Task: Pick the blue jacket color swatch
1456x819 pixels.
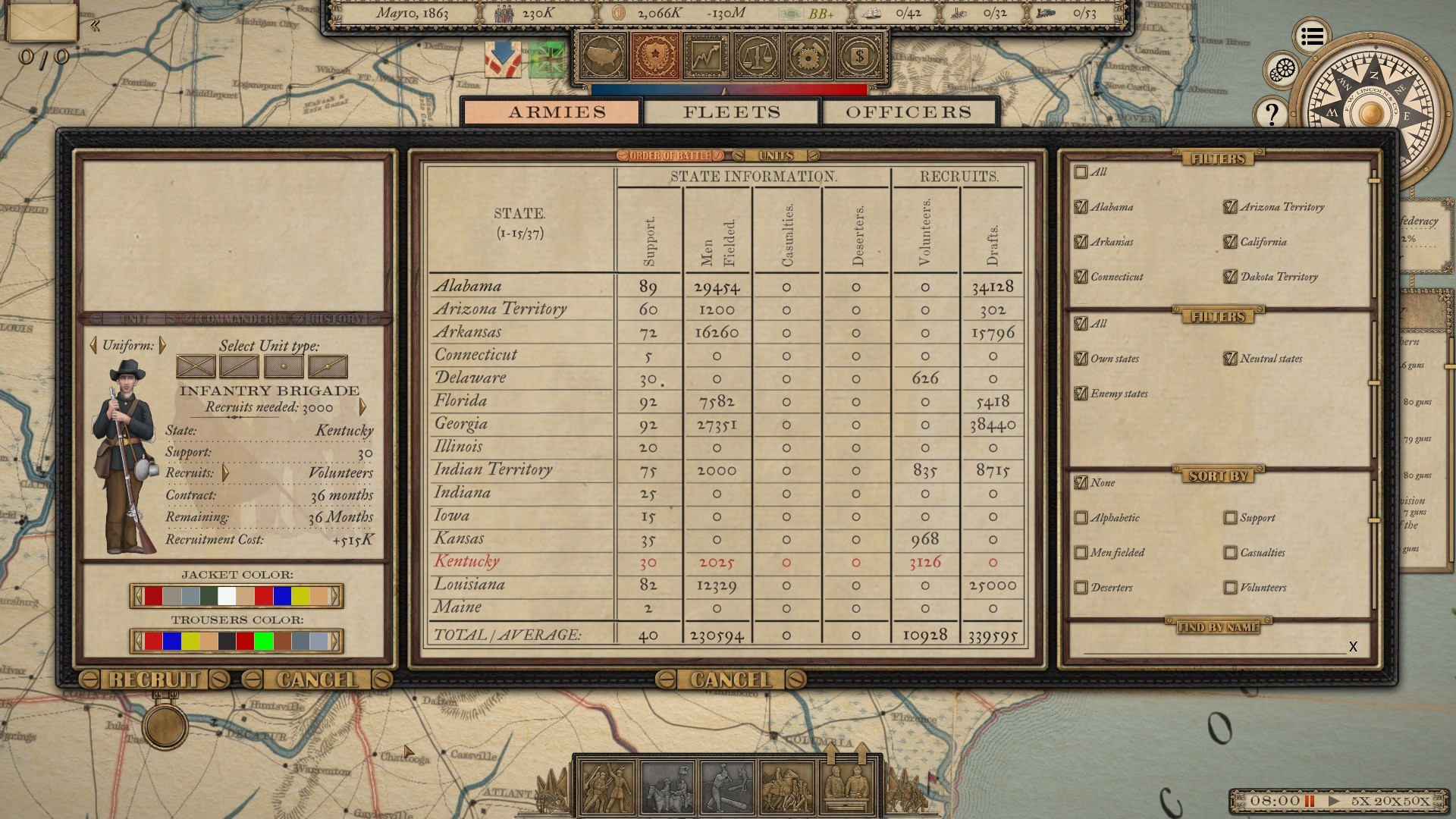Action: coord(282,597)
